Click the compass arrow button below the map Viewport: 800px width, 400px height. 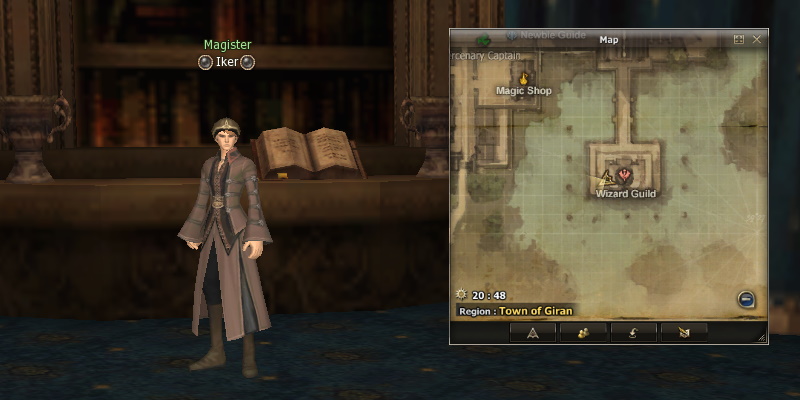pyautogui.click(x=532, y=332)
